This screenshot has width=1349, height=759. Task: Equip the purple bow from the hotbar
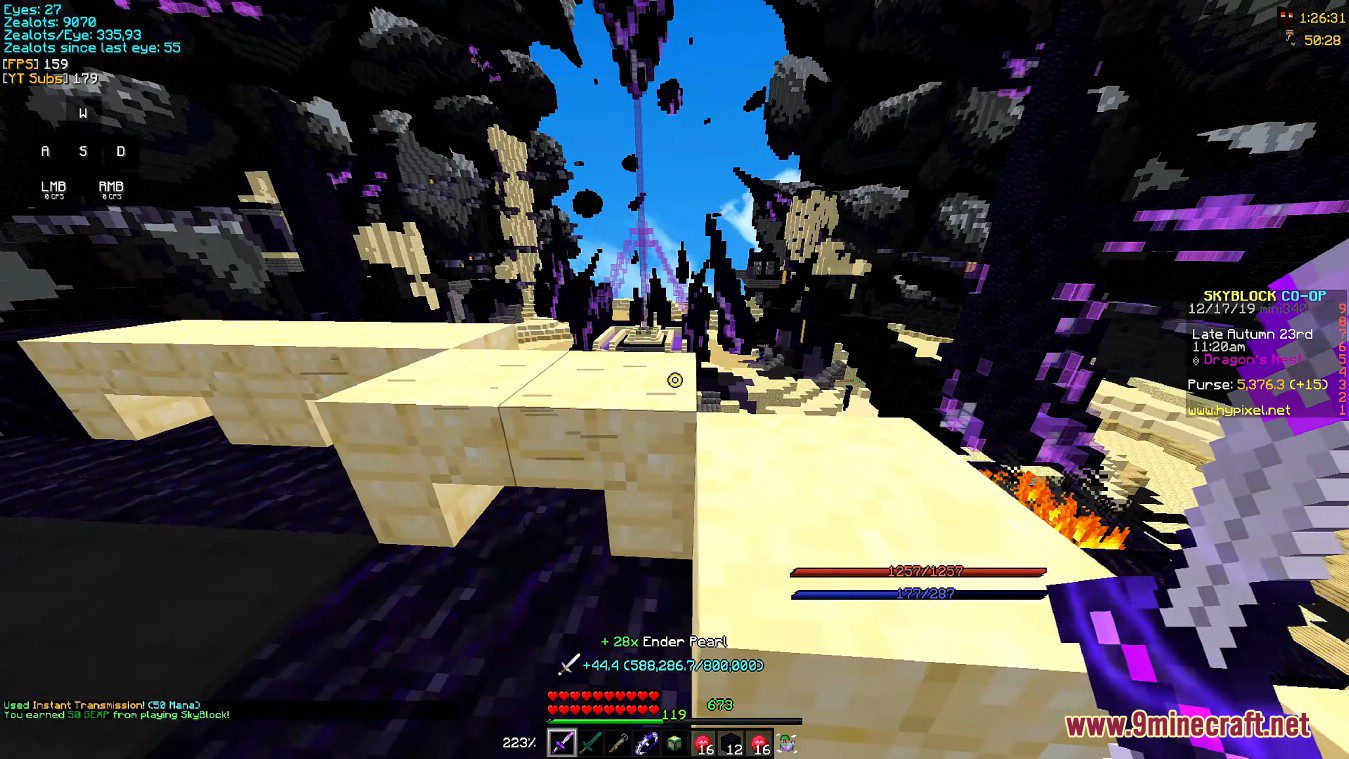[646, 744]
